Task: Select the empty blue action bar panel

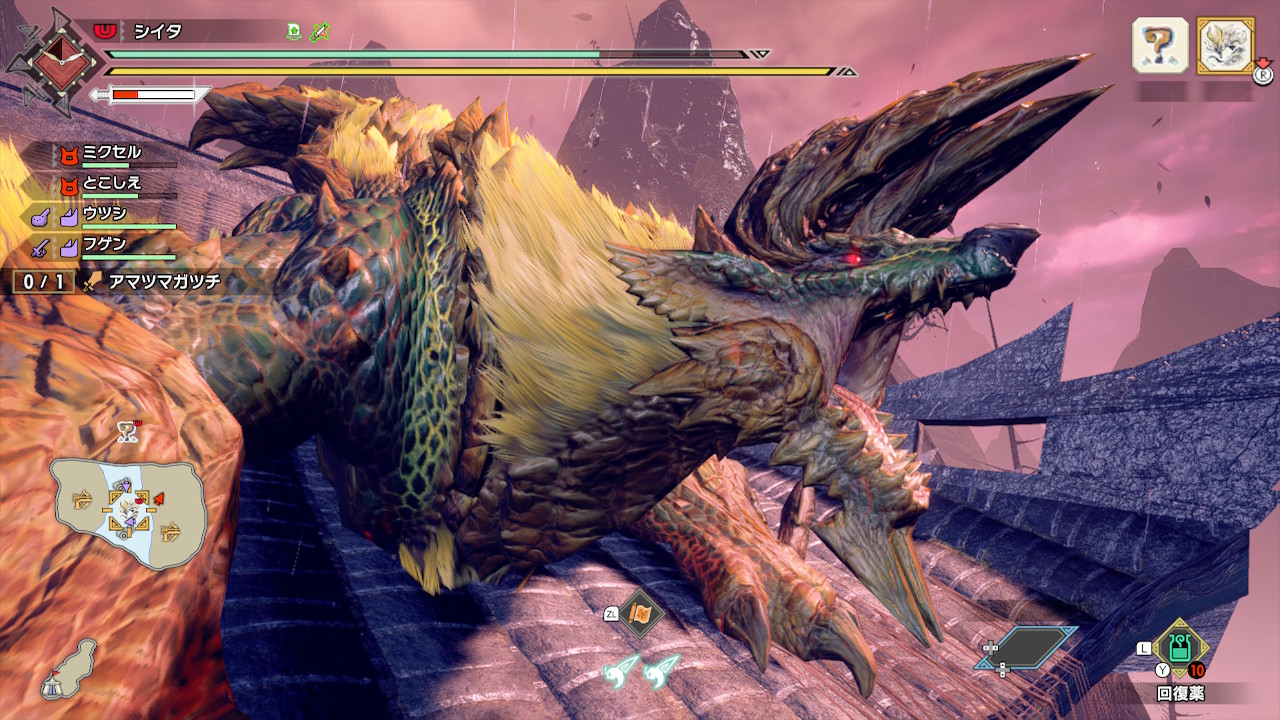Action: (x=1026, y=647)
